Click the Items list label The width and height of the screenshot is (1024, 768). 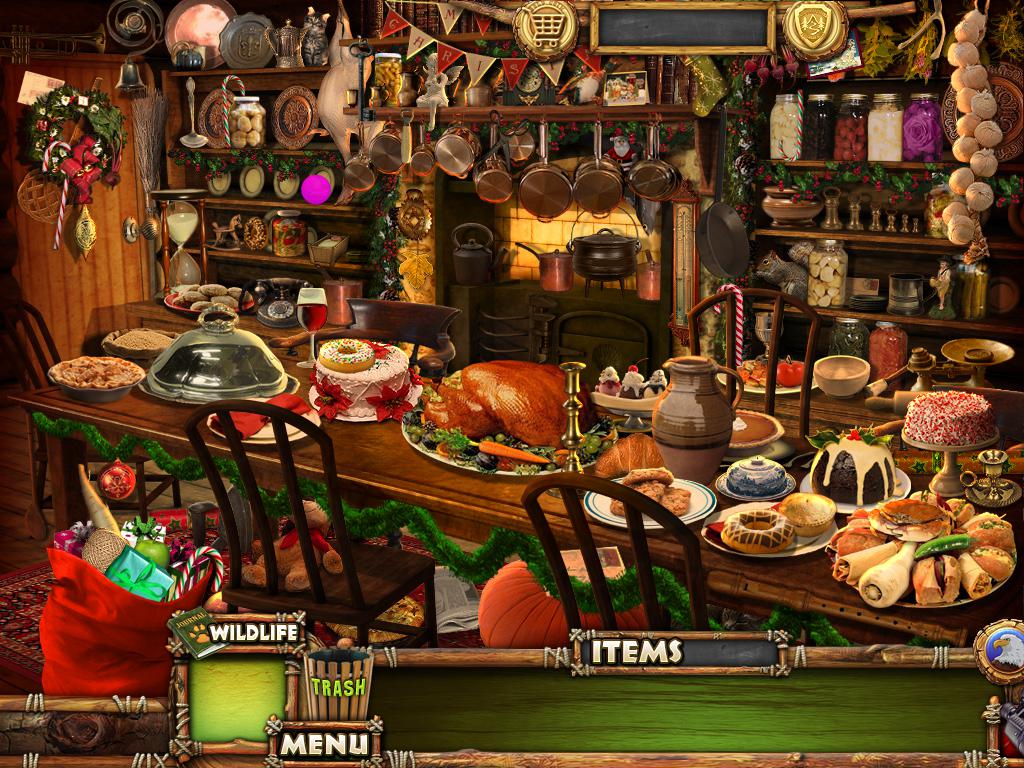636,652
